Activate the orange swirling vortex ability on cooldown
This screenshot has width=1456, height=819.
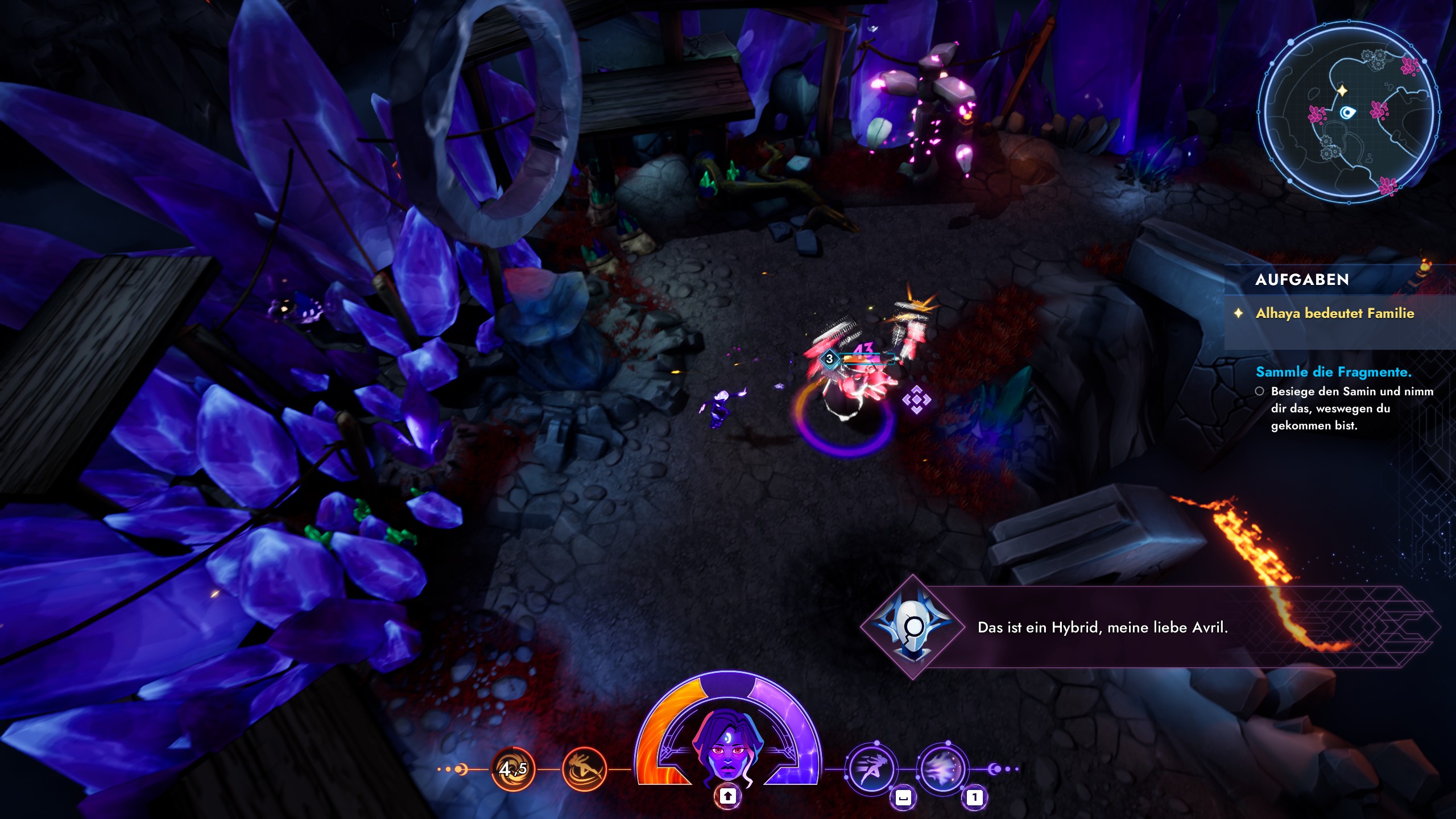[512, 769]
